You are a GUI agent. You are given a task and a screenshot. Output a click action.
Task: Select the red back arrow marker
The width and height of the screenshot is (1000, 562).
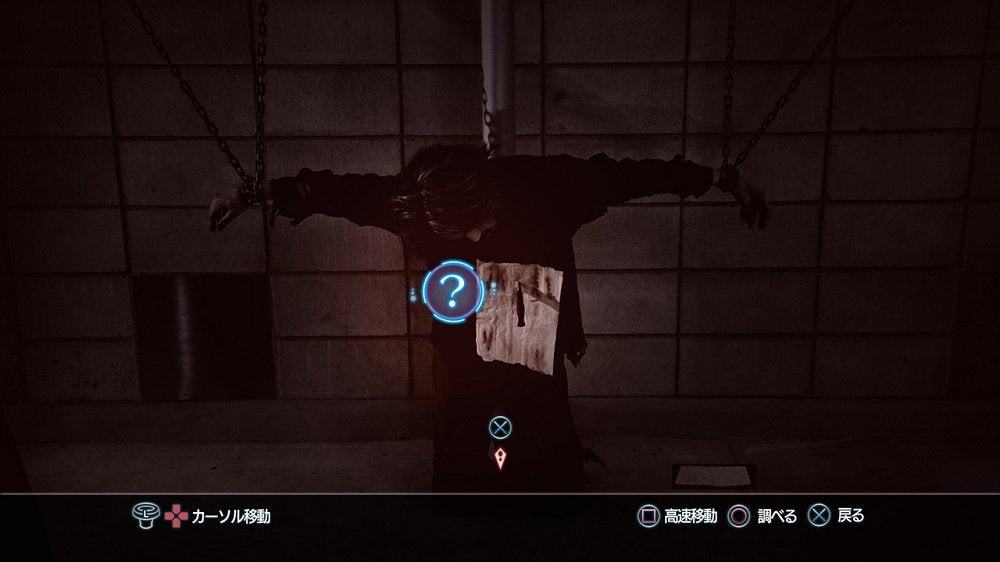(x=500, y=459)
